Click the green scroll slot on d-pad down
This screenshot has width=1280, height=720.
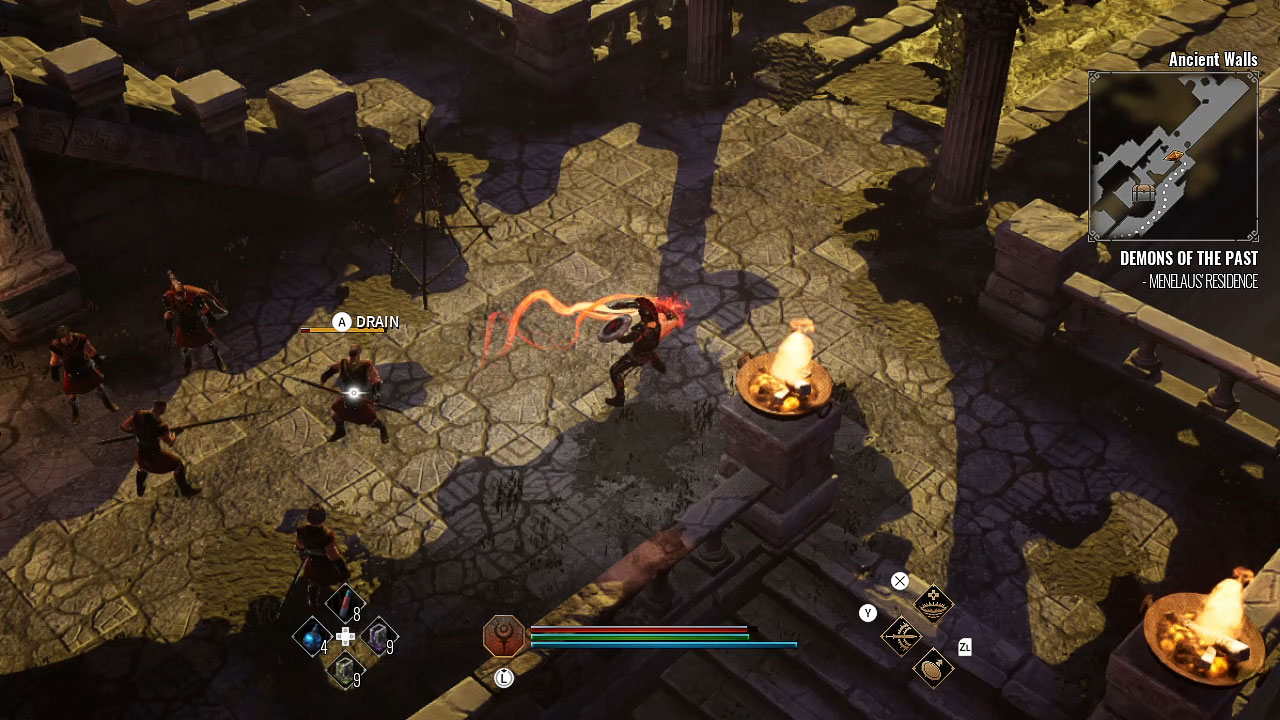tap(344, 667)
